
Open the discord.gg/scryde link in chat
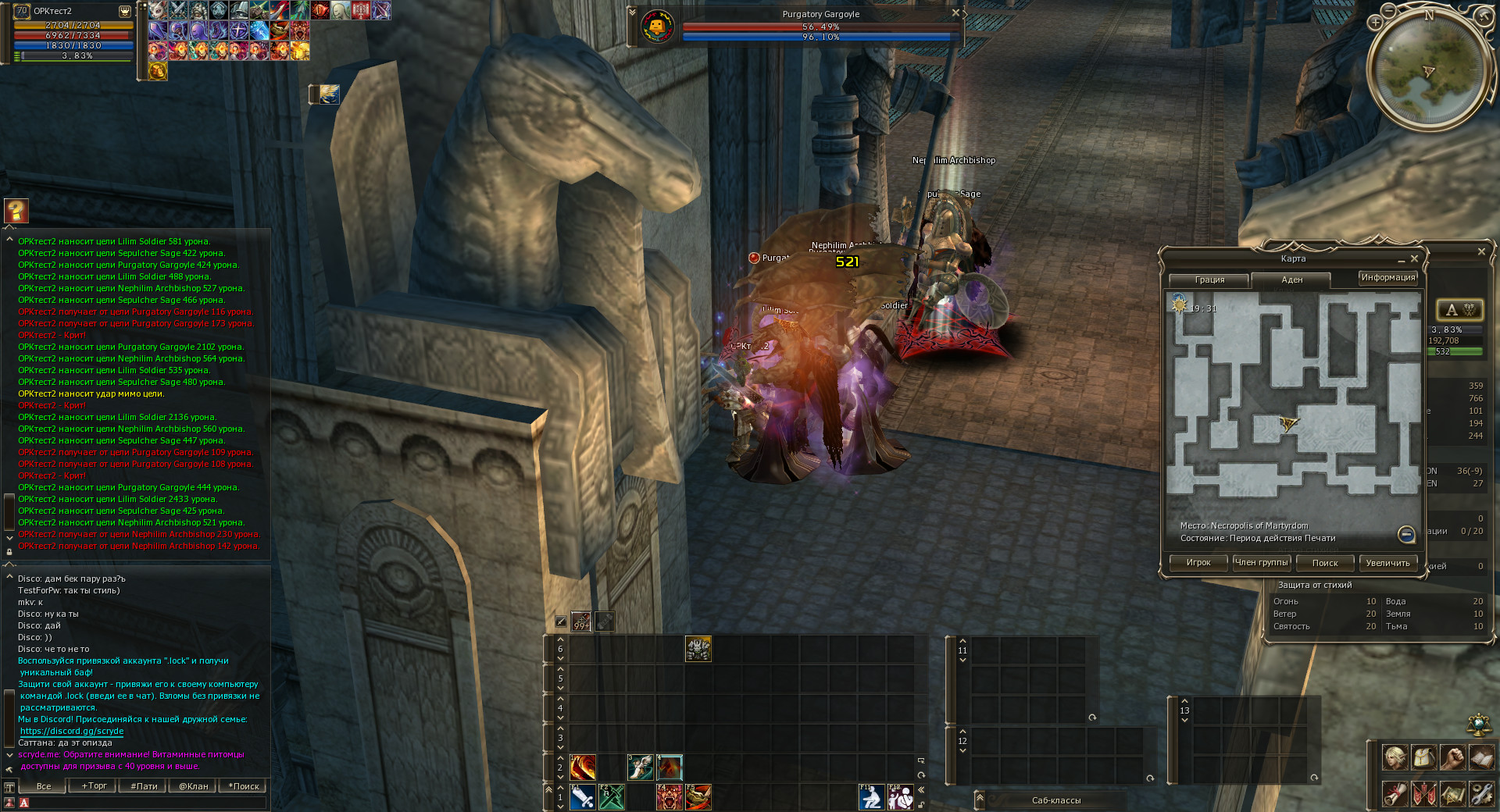tap(72, 732)
